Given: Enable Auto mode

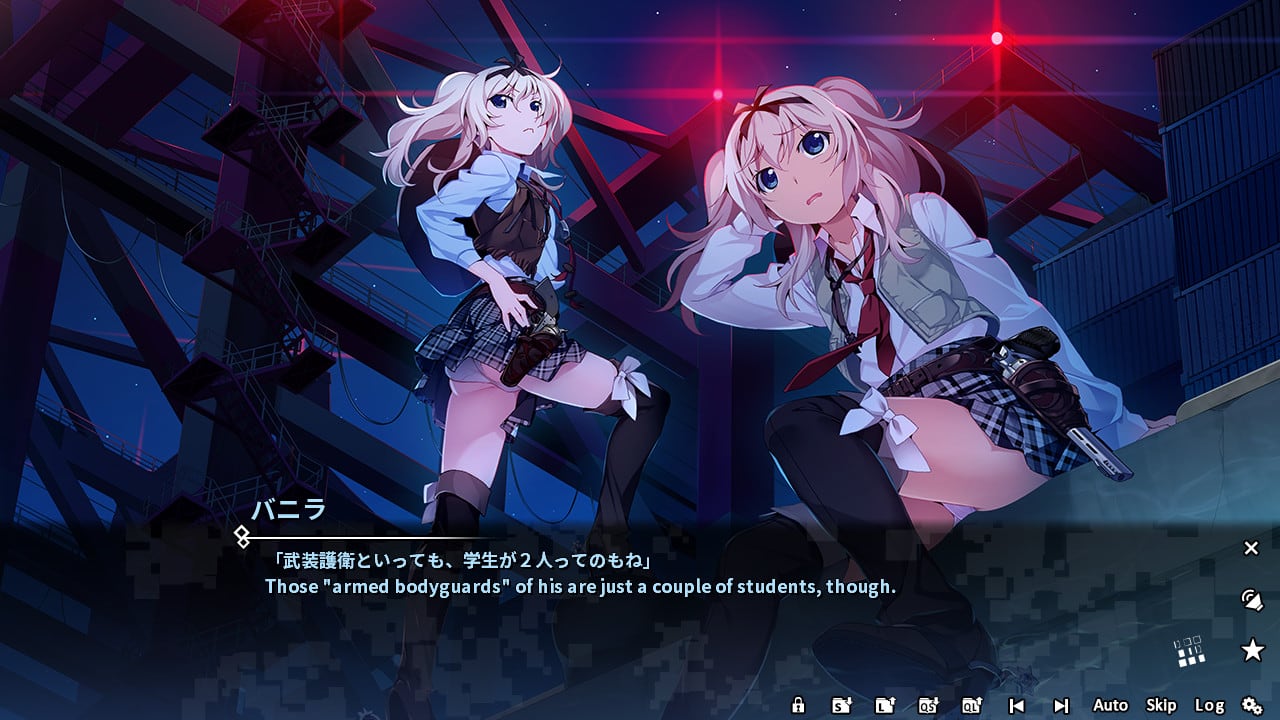Looking at the screenshot, I should point(1110,705).
